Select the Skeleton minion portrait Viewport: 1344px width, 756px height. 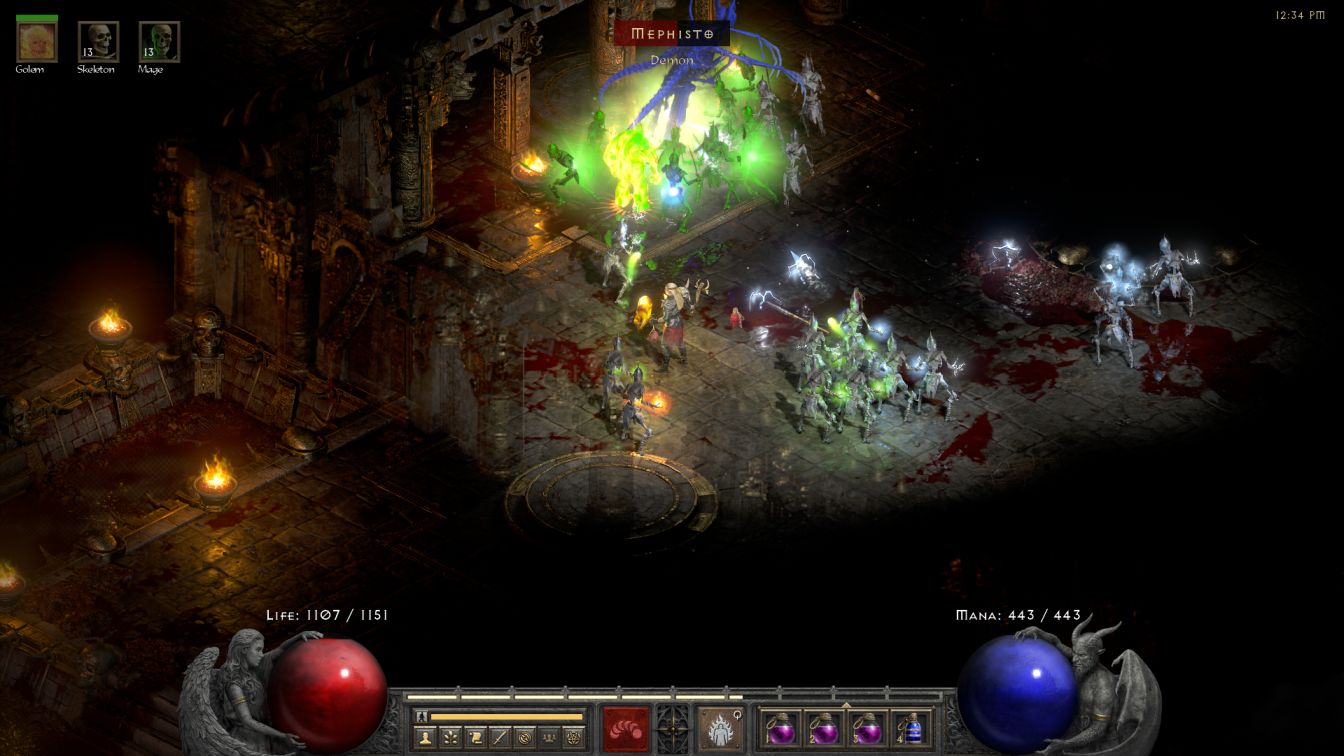click(x=98, y=42)
